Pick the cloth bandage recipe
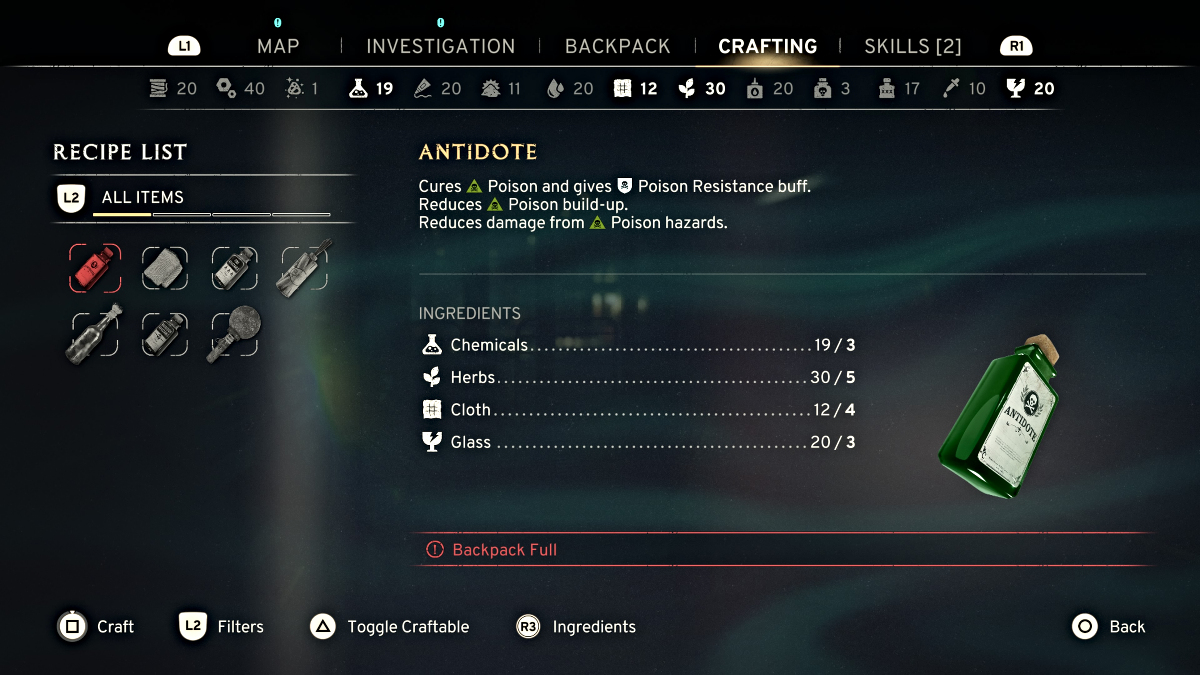Screen dimensions: 1200x675 [164, 268]
